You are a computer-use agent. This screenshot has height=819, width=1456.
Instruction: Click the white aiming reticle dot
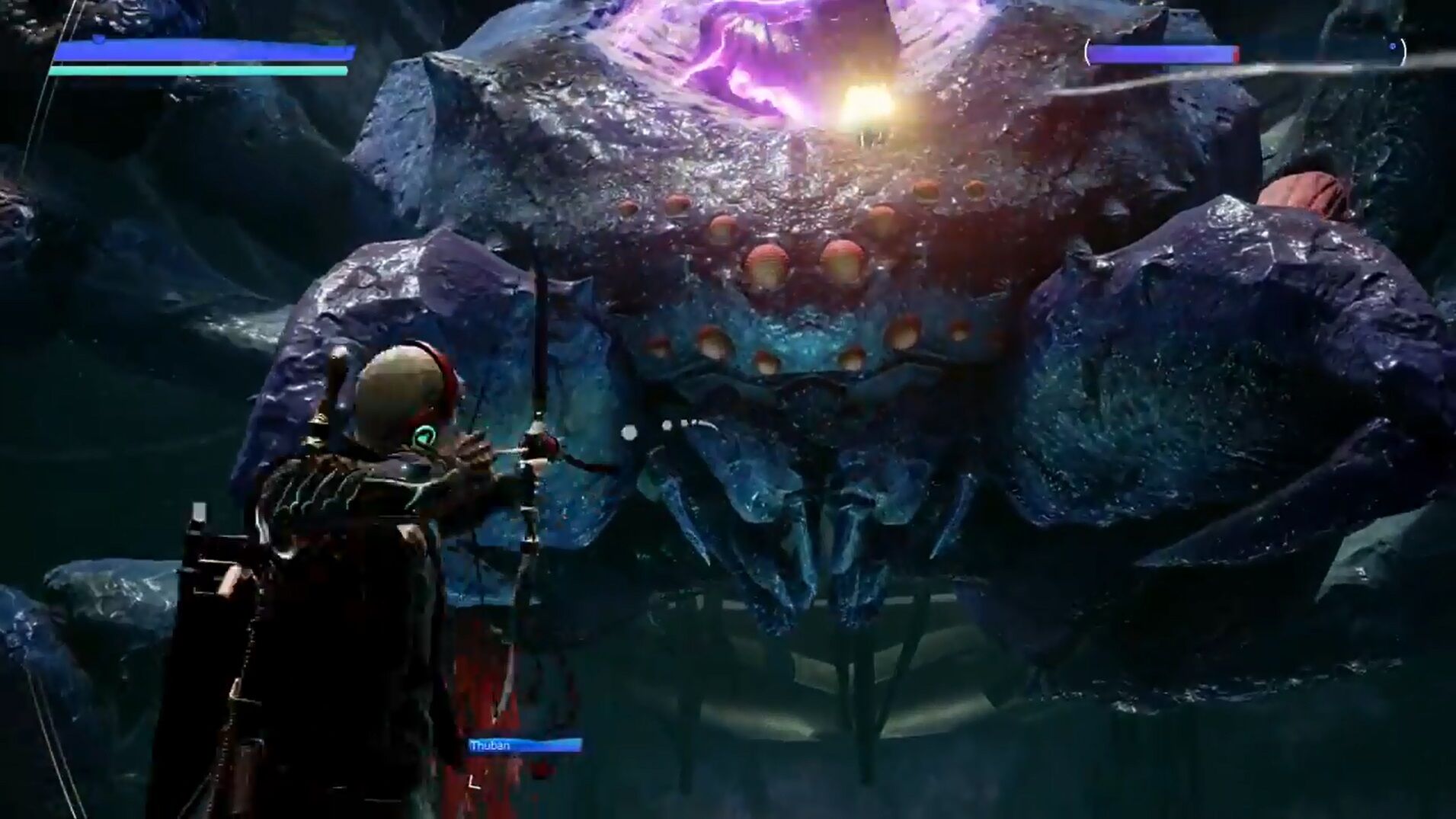(x=629, y=432)
